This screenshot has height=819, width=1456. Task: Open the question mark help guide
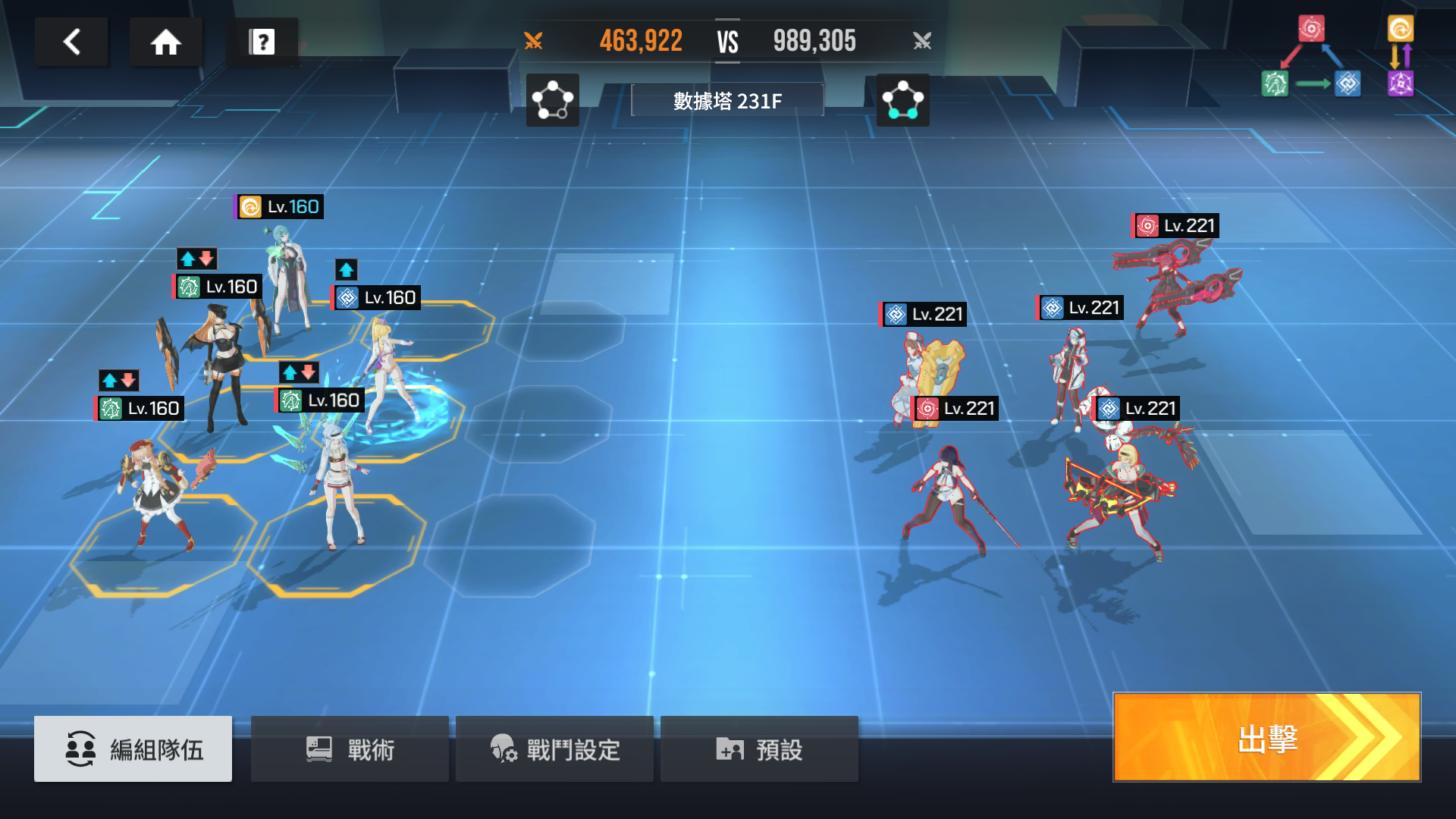(x=262, y=42)
